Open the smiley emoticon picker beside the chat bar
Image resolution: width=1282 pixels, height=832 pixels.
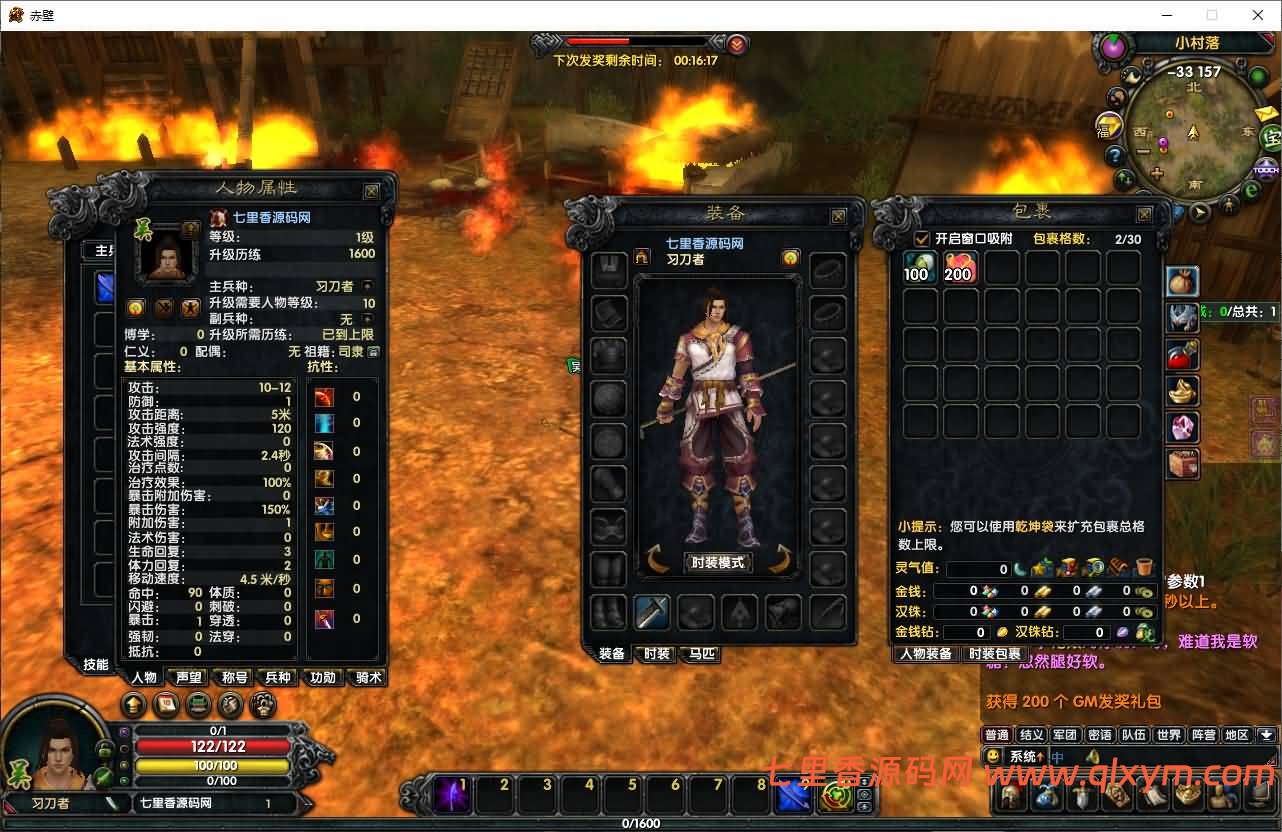coord(993,757)
